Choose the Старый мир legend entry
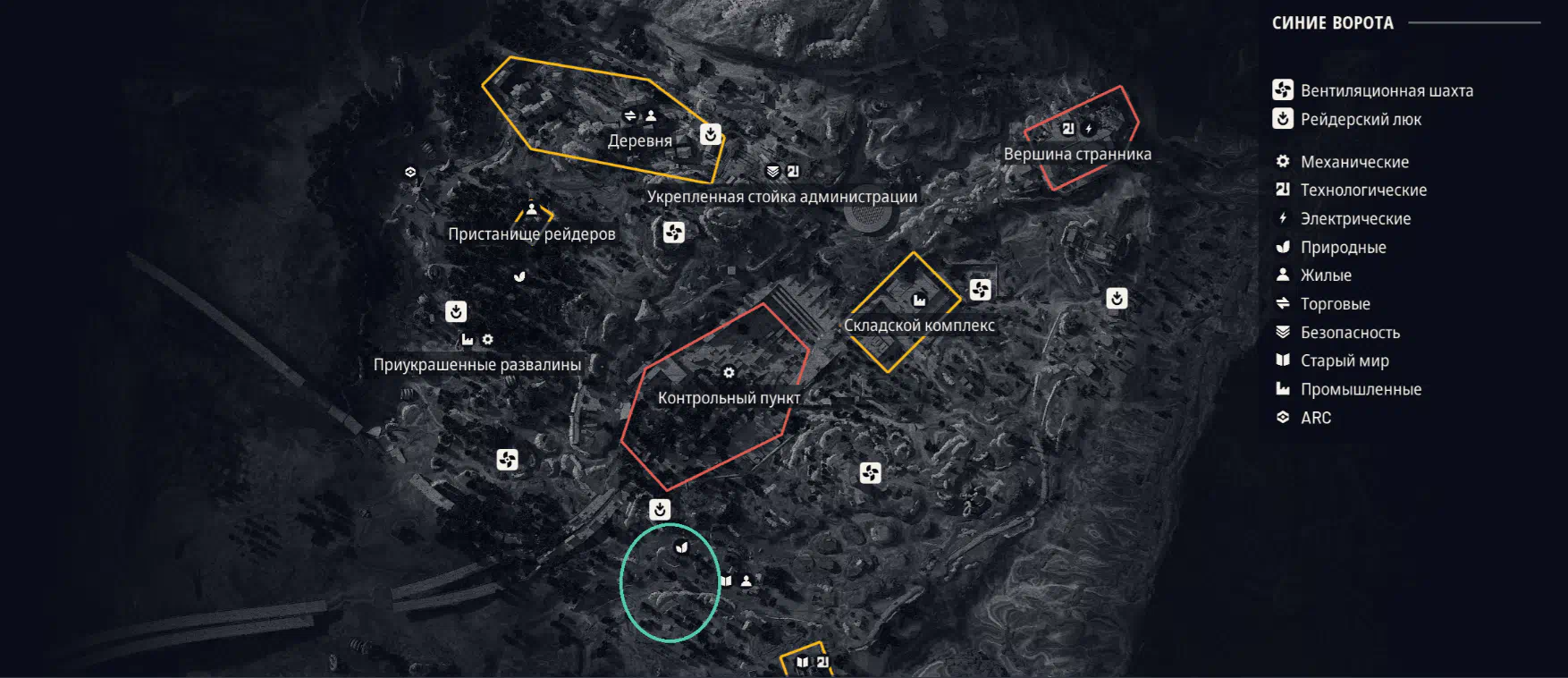Viewport: 1568px width, 678px height. (1344, 360)
